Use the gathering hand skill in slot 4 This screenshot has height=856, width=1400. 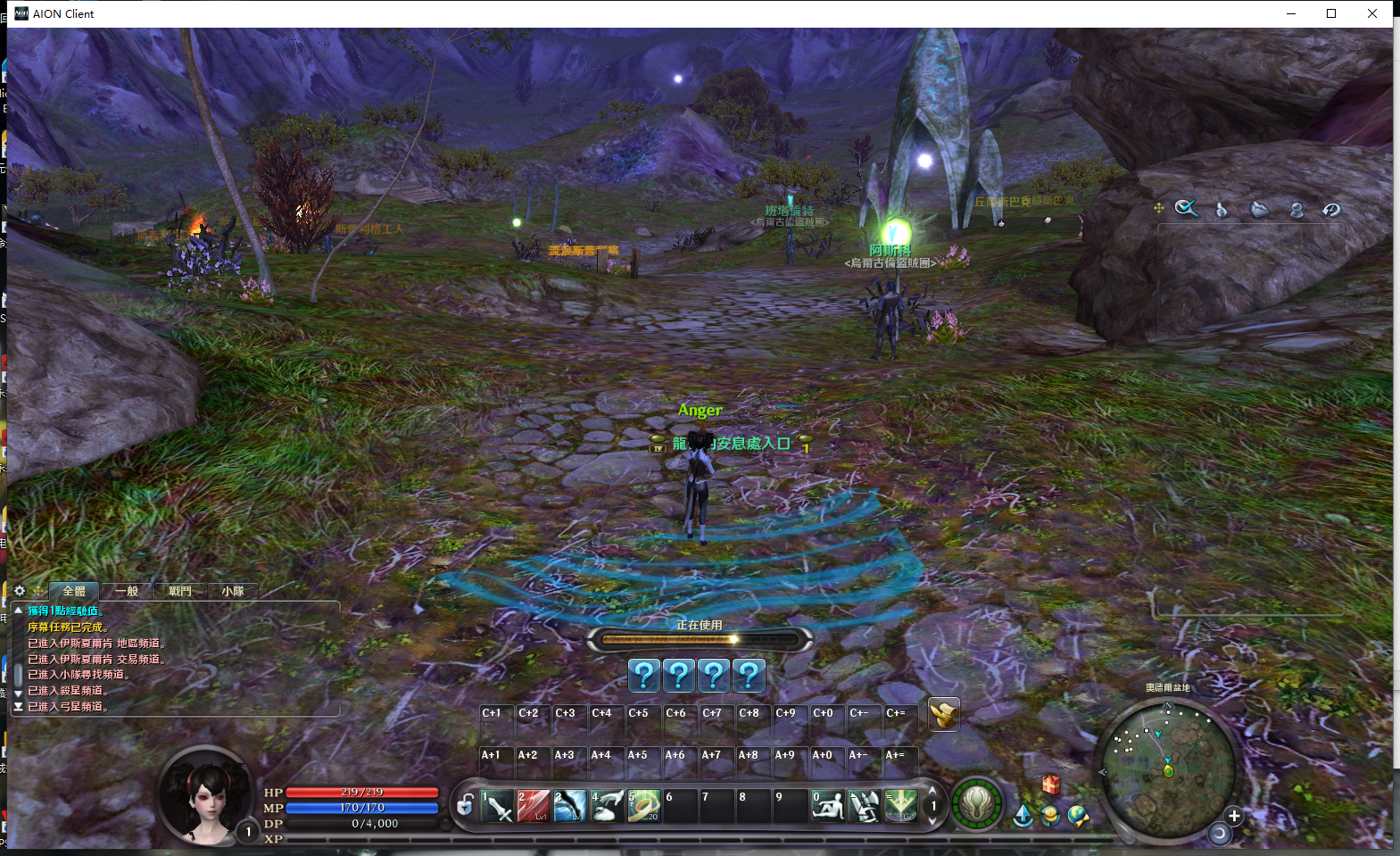tap(607, 807)
